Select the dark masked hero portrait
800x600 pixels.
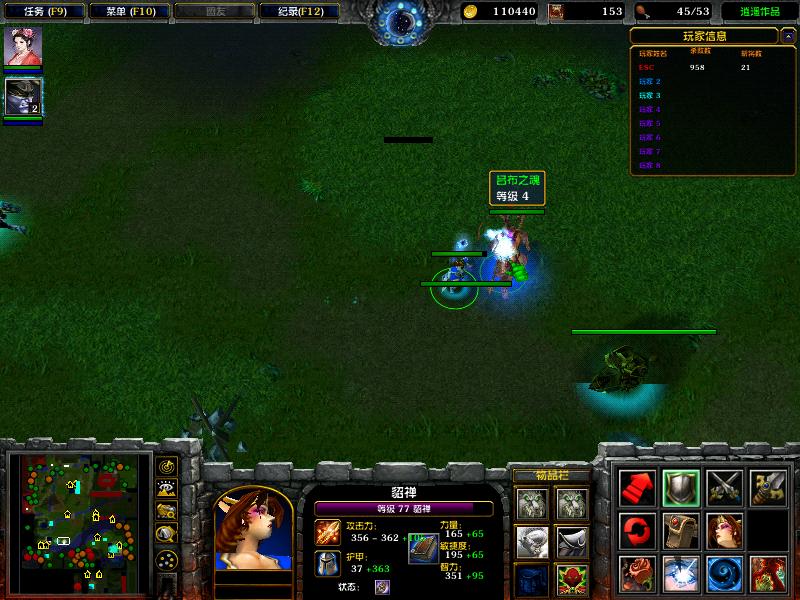tap(20, 96)
